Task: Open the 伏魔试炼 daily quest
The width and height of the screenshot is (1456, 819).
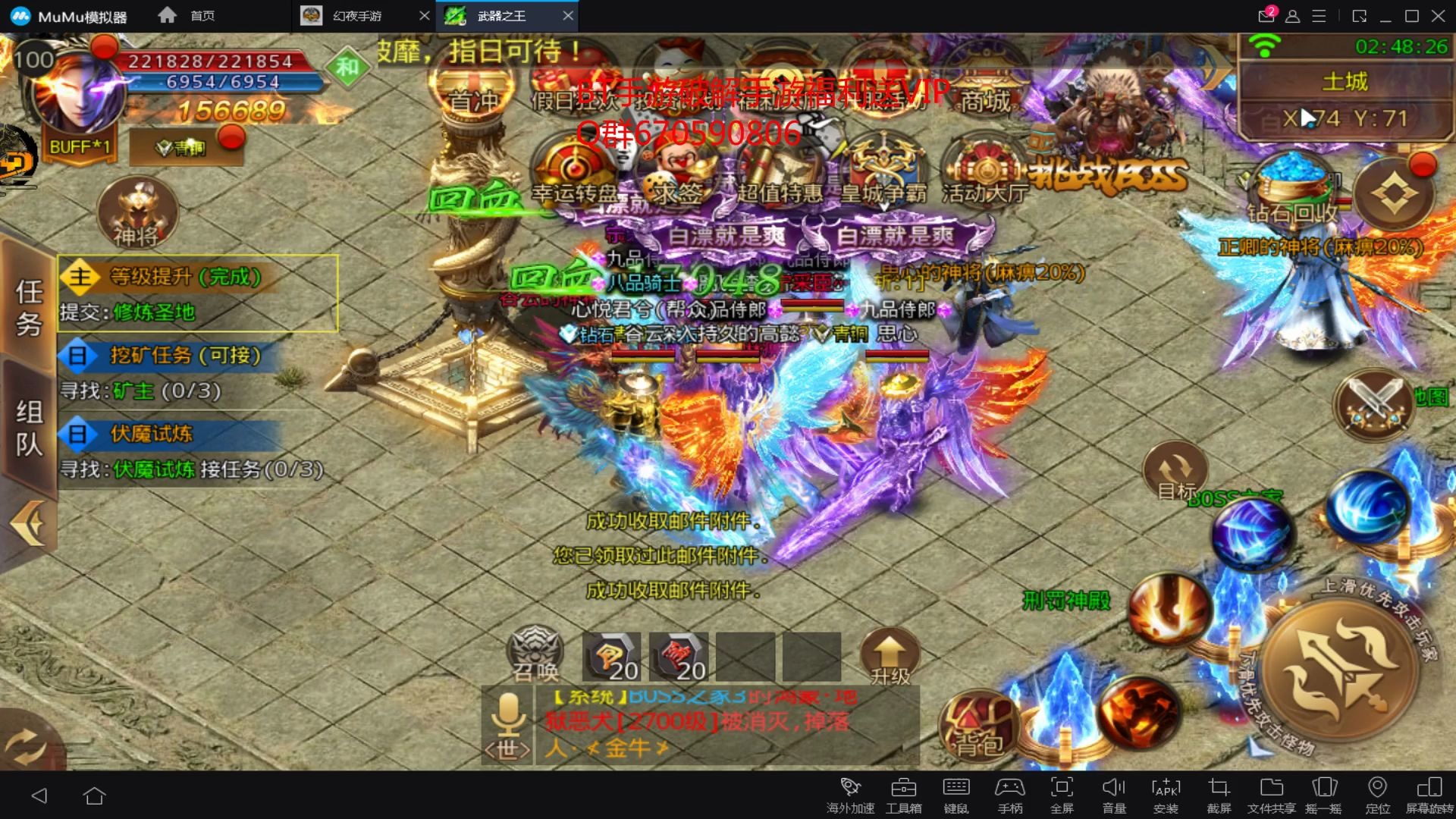Action: click(152, 434)
